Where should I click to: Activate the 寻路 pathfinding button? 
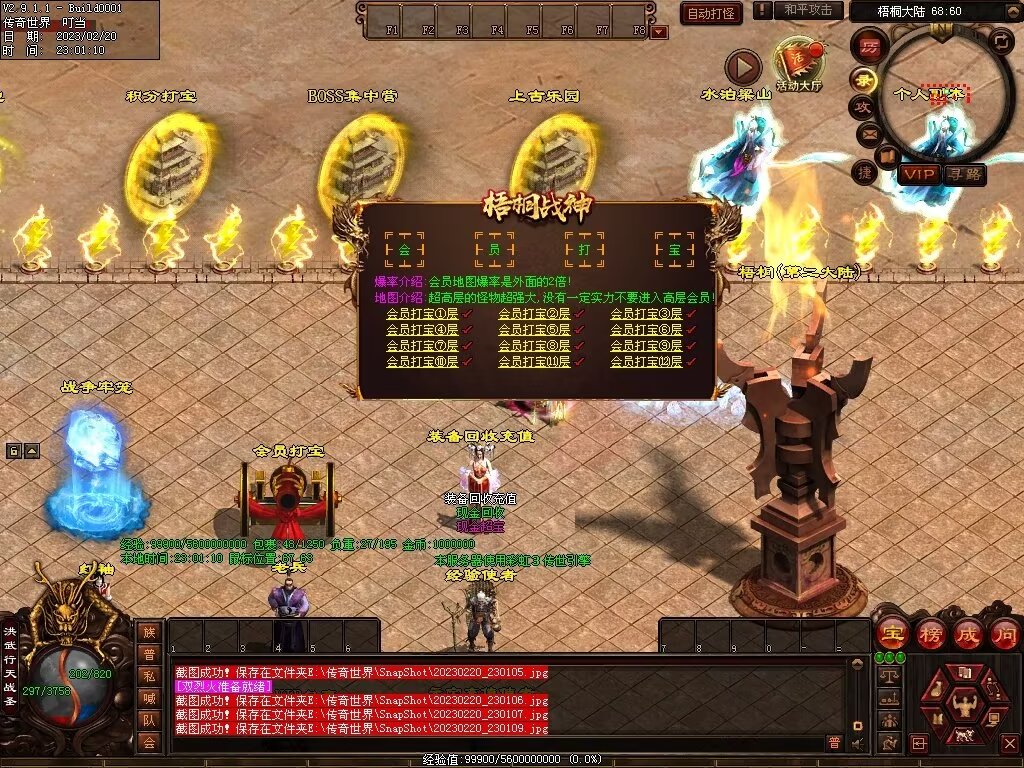click(964, 174)
